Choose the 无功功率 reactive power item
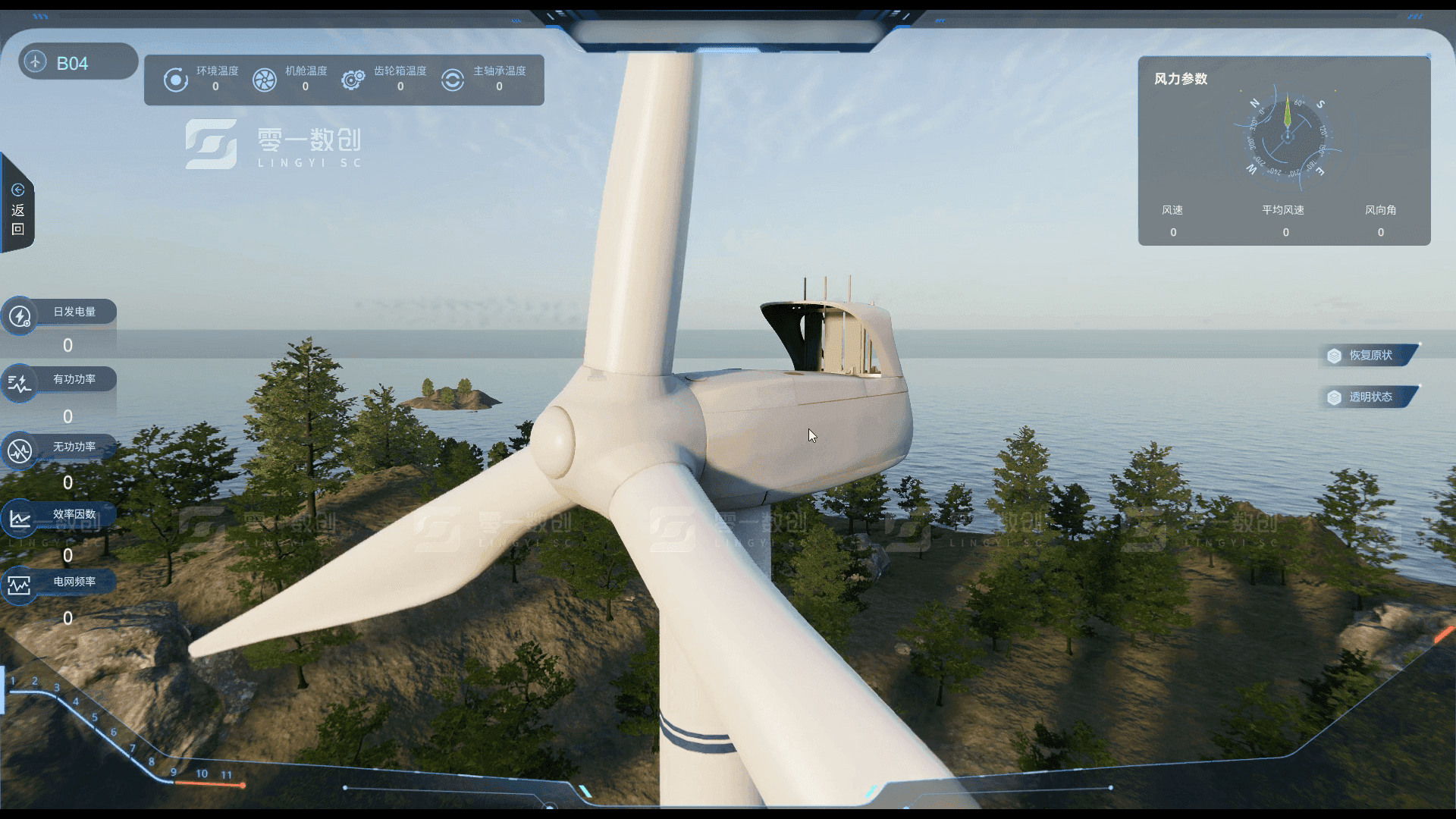 (x=74, y=447)
